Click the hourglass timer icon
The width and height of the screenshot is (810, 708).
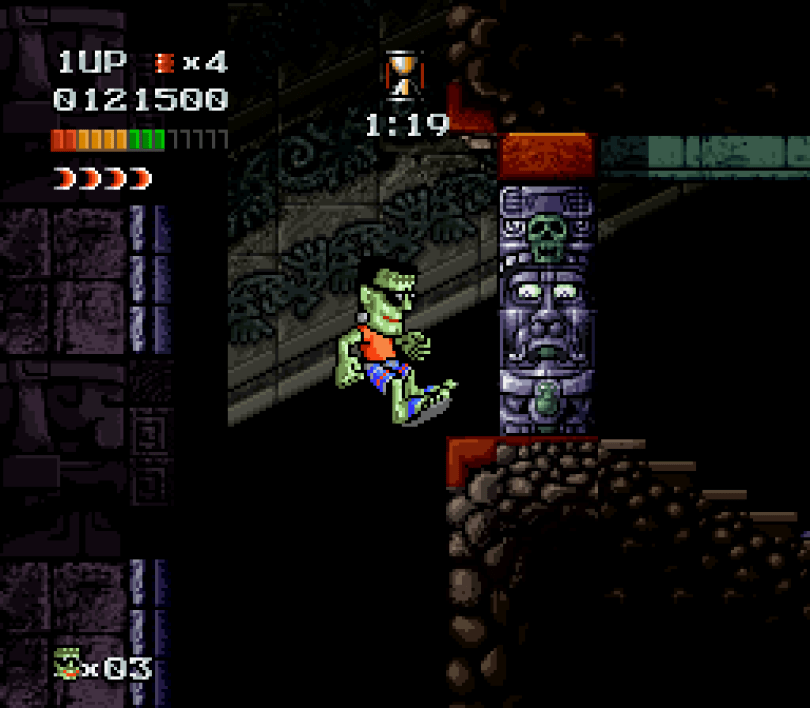pyautogui.click(x=401, y=76)
